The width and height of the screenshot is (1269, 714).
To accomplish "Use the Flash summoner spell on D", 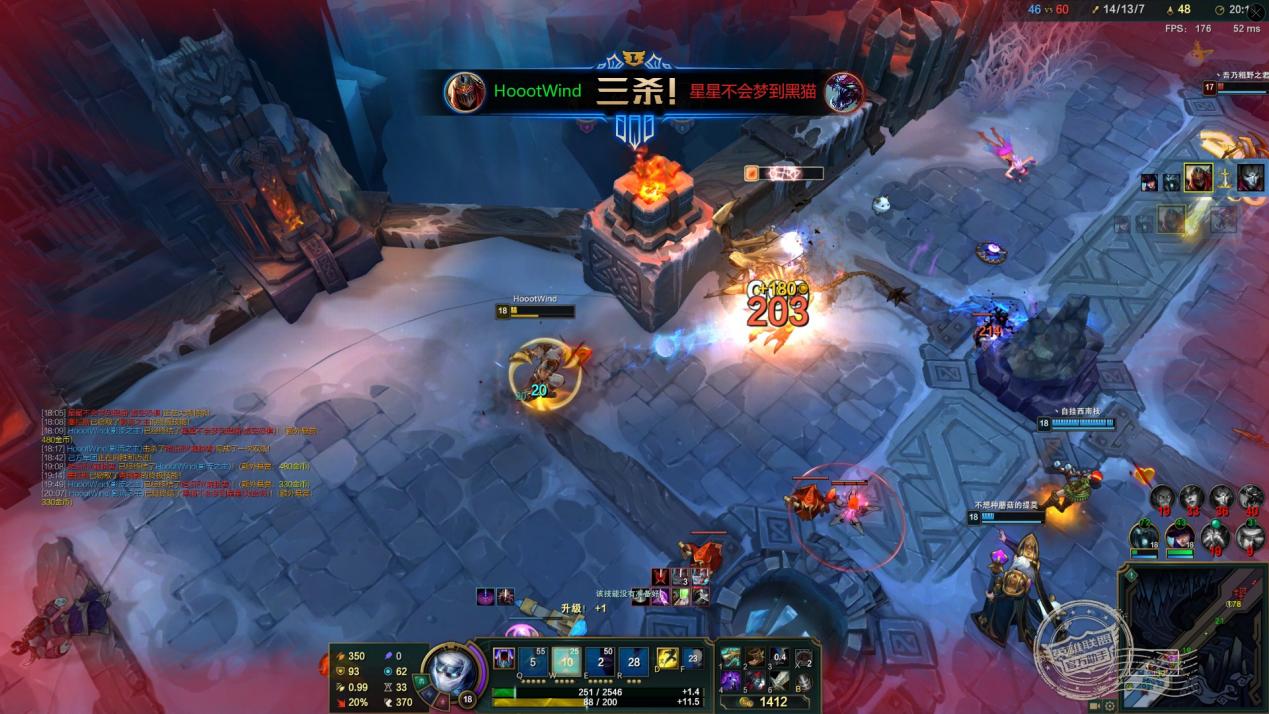I will coord(667,658).
